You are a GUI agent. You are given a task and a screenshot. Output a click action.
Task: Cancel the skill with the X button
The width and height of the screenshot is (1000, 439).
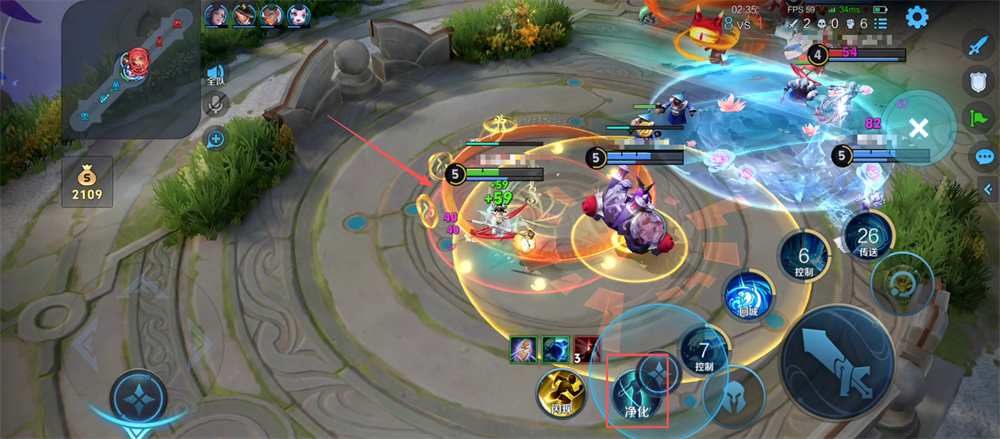pos(919,127)
